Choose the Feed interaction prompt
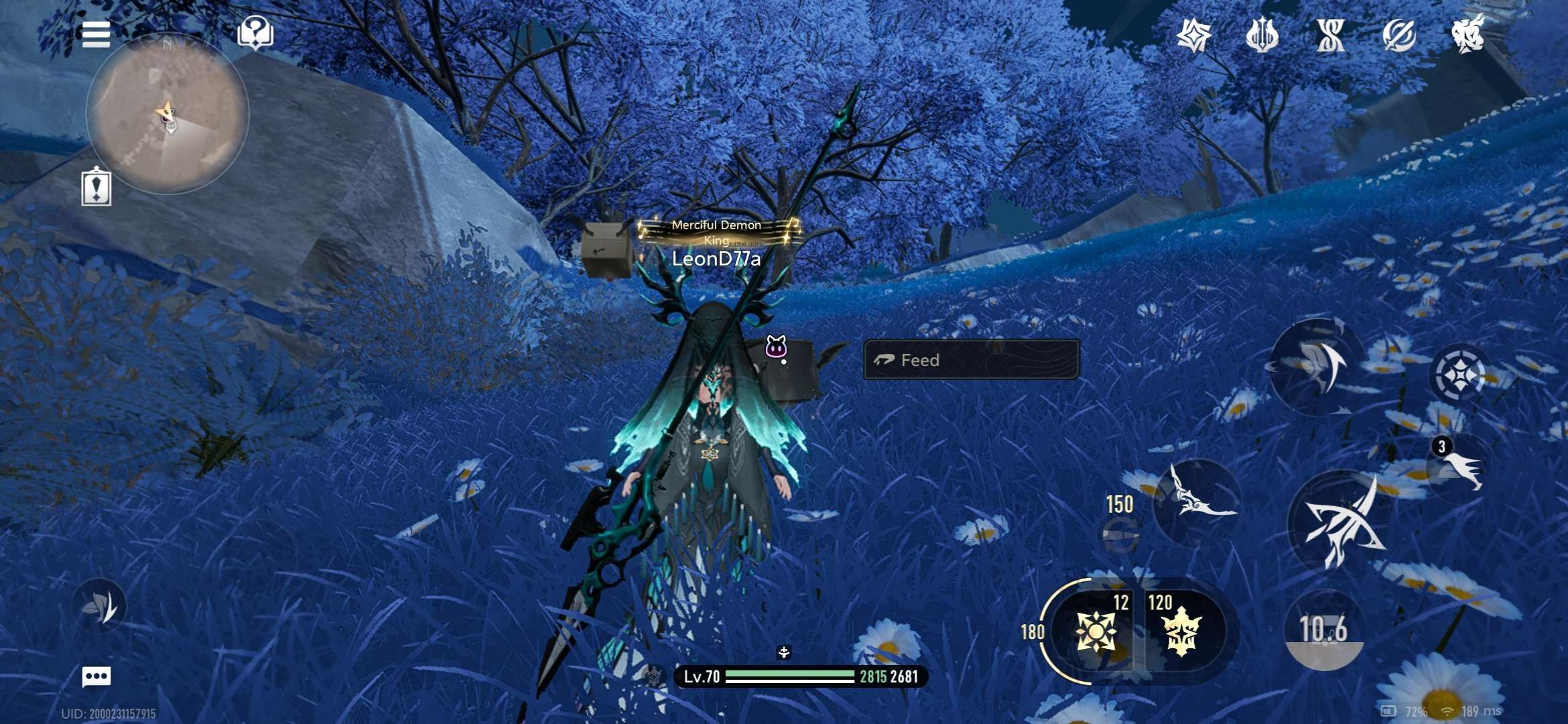Image resolution: width=1568 pixels, height=724 pixels. (x=971, y=360)
